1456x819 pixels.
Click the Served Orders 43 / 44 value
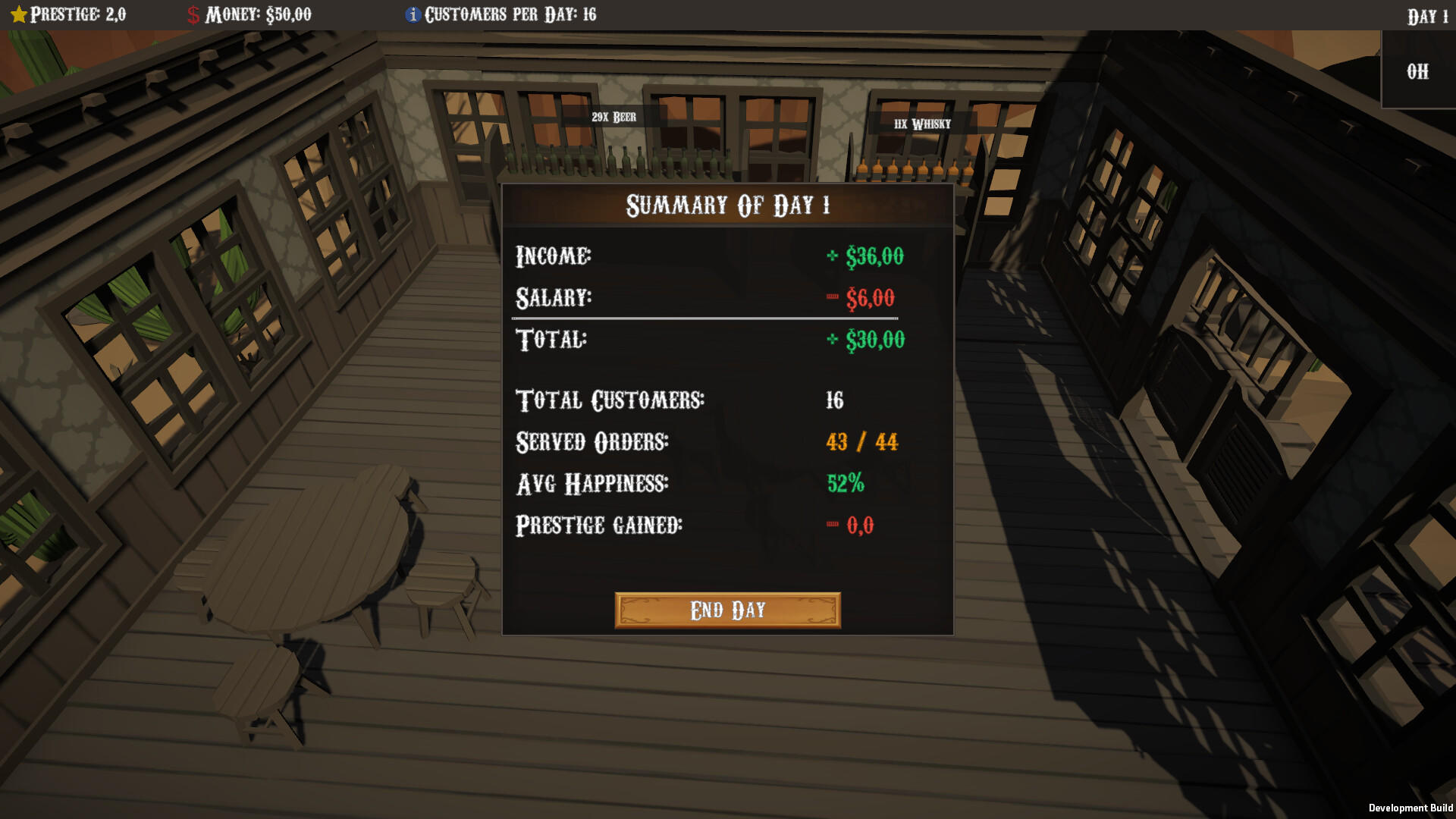pos(862,442)
